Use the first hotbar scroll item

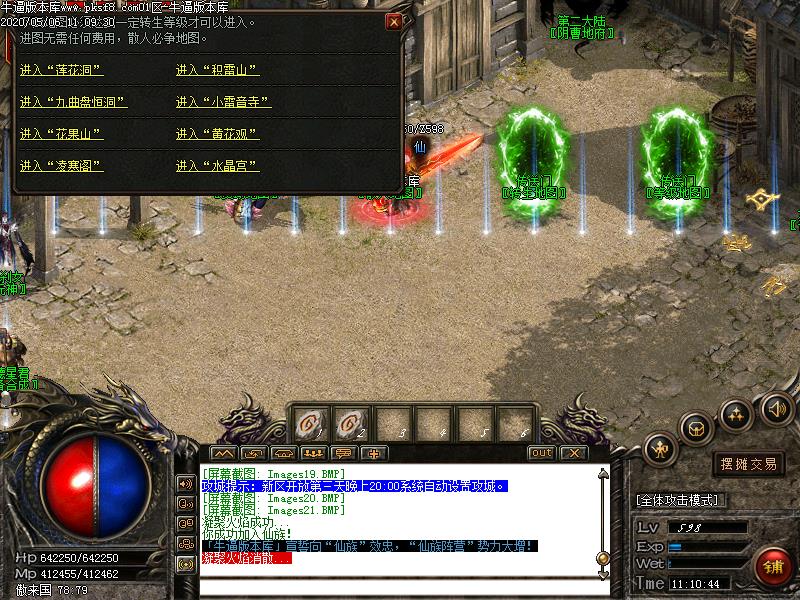tap(309, 425)
